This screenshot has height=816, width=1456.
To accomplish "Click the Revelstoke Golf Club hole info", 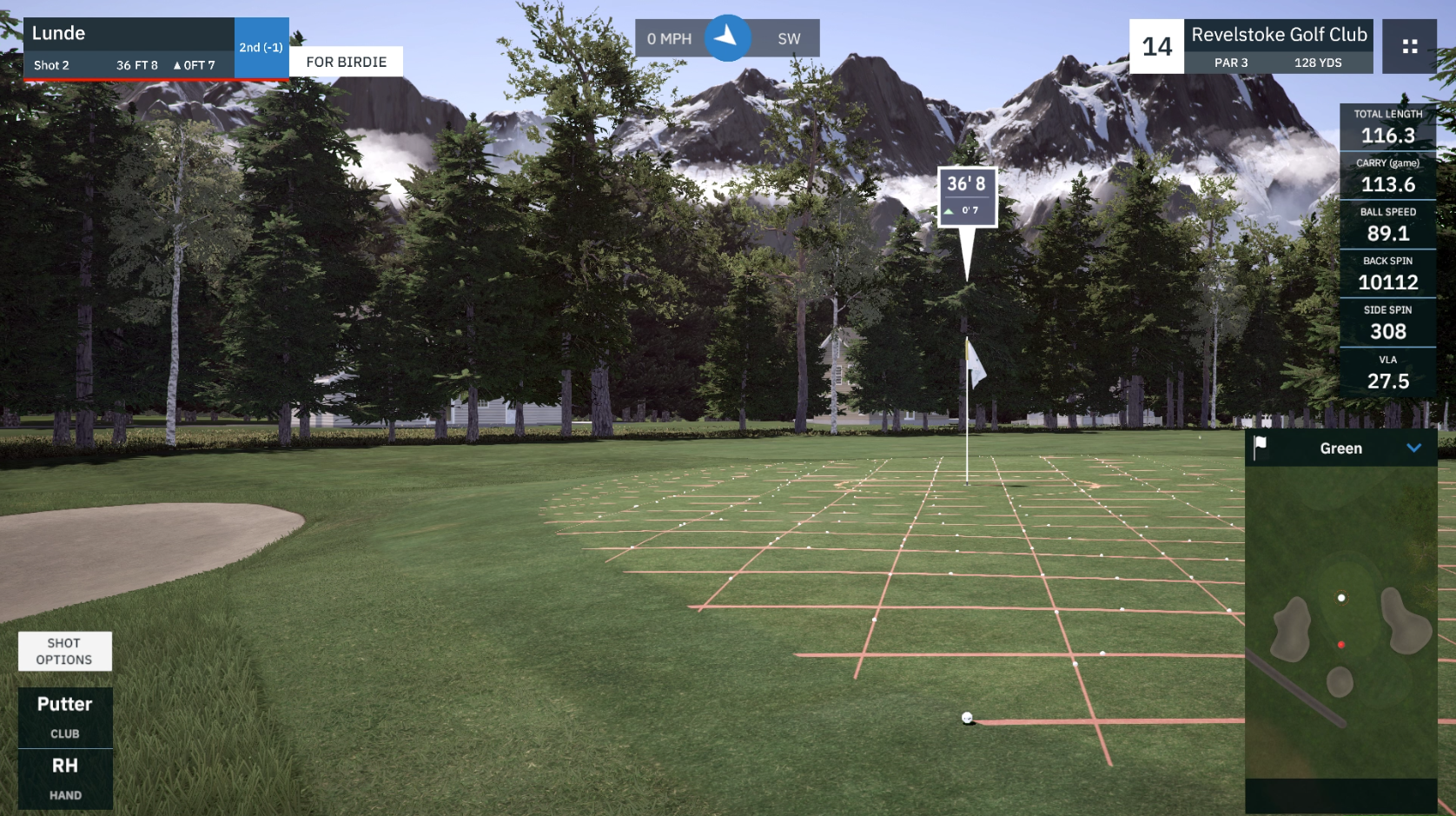I will [1278, 47].
